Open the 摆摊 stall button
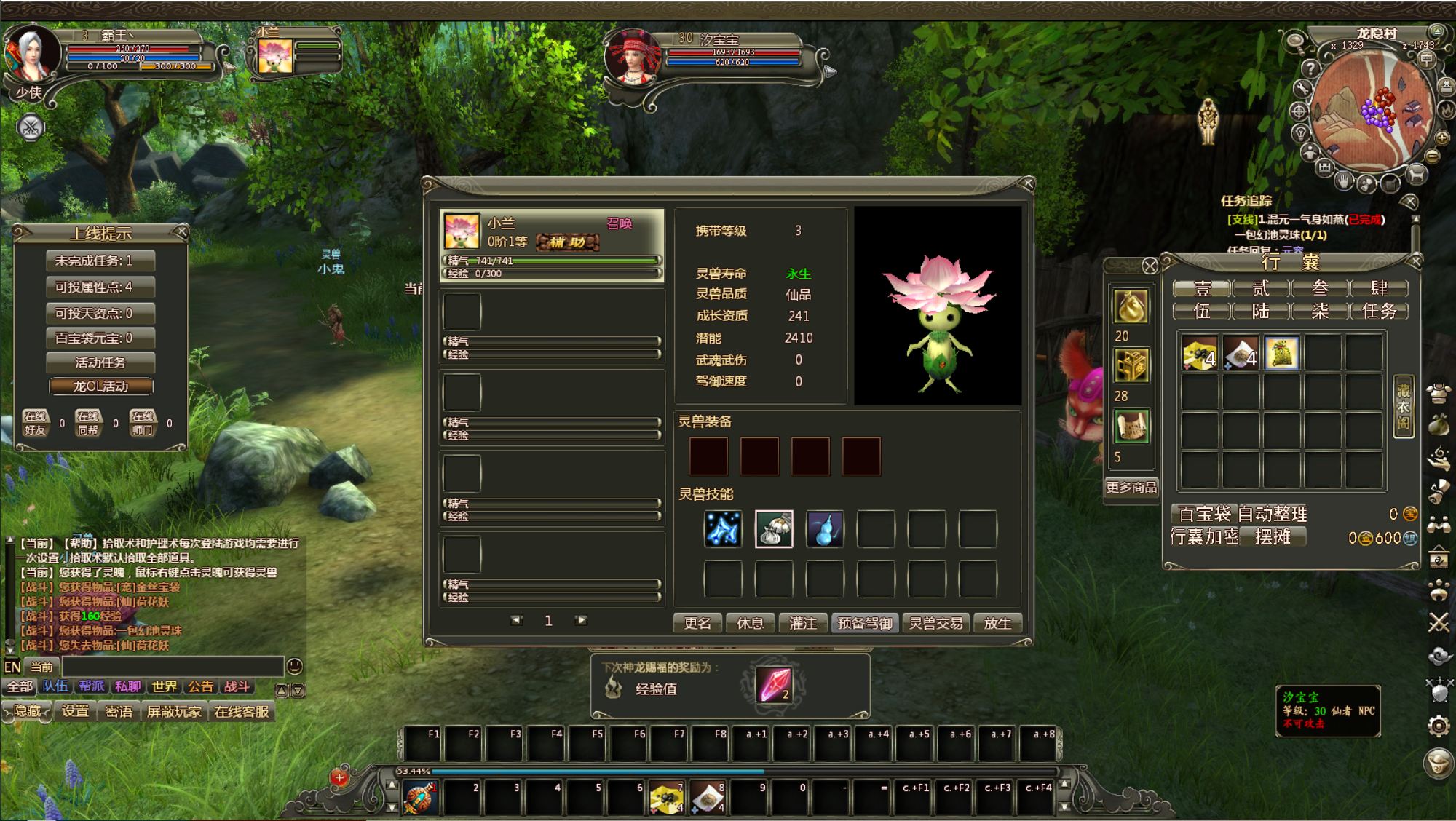The image size is (1456, 821). click(1273, 537)
